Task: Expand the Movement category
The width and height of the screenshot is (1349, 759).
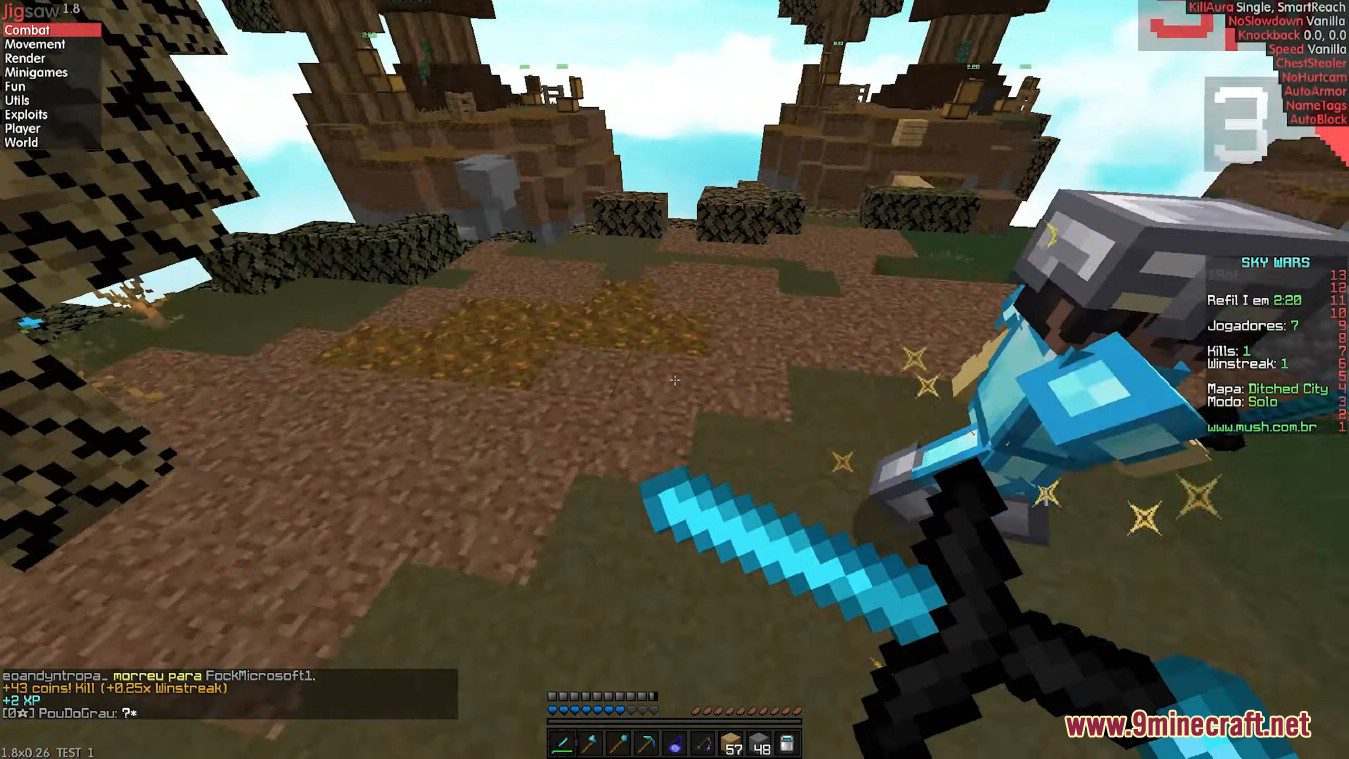Action: click(36, 44)
